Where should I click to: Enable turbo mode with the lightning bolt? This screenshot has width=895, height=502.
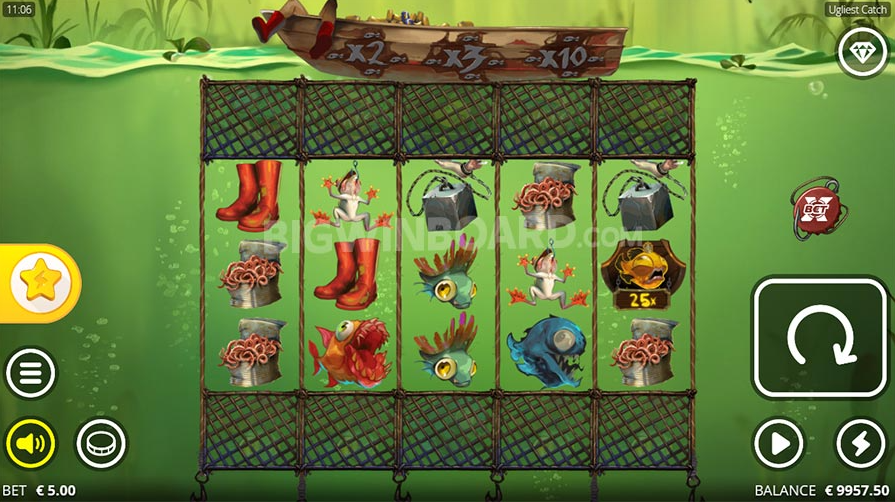click(860, 444)
